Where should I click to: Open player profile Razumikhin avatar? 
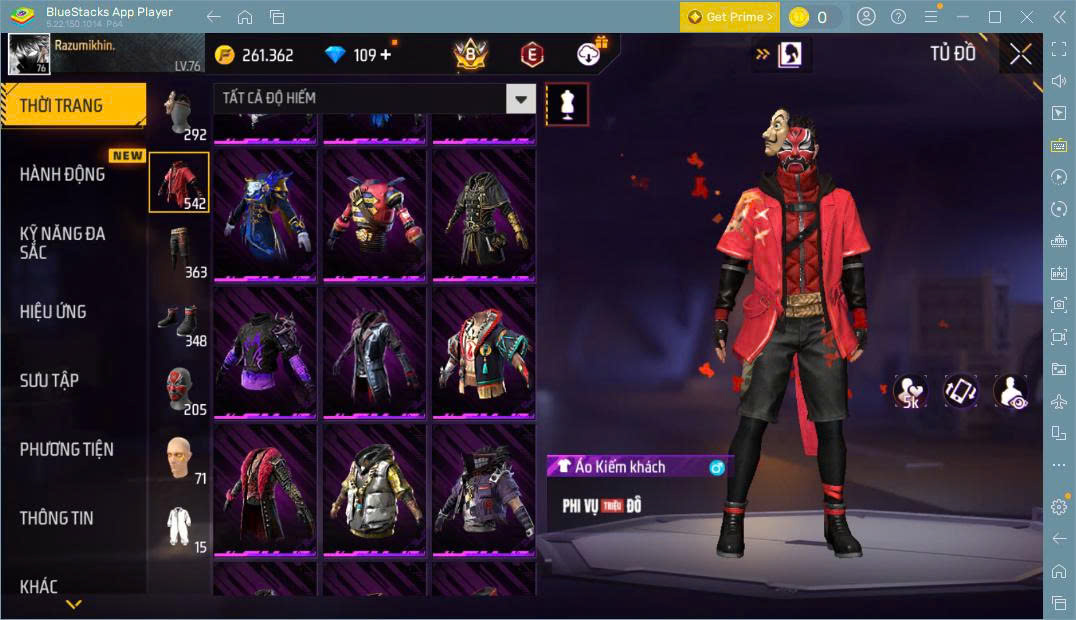click(x=29, y=54)
